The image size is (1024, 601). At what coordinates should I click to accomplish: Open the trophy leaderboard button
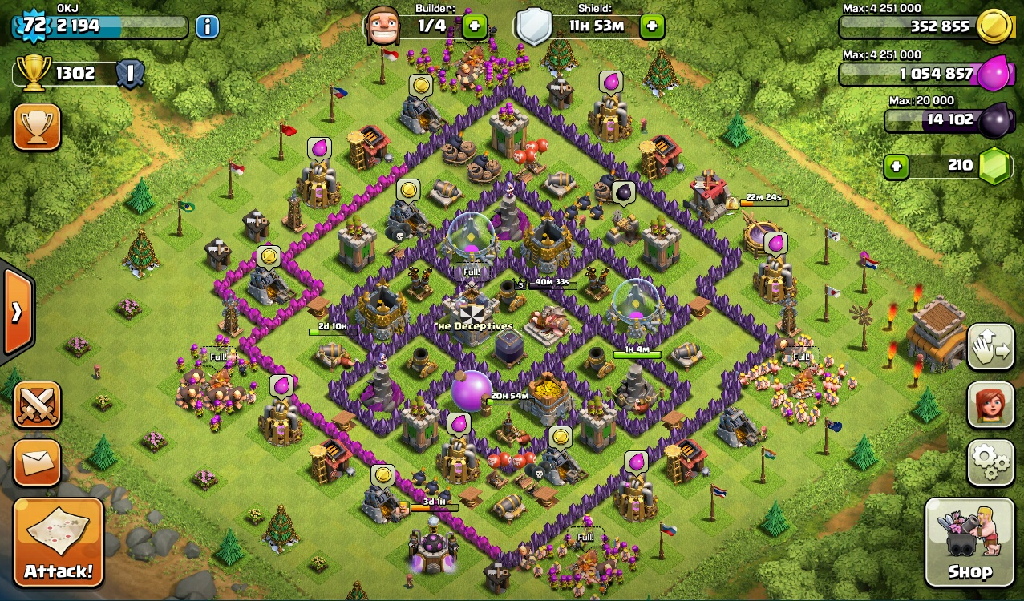(x=37, y=127)
